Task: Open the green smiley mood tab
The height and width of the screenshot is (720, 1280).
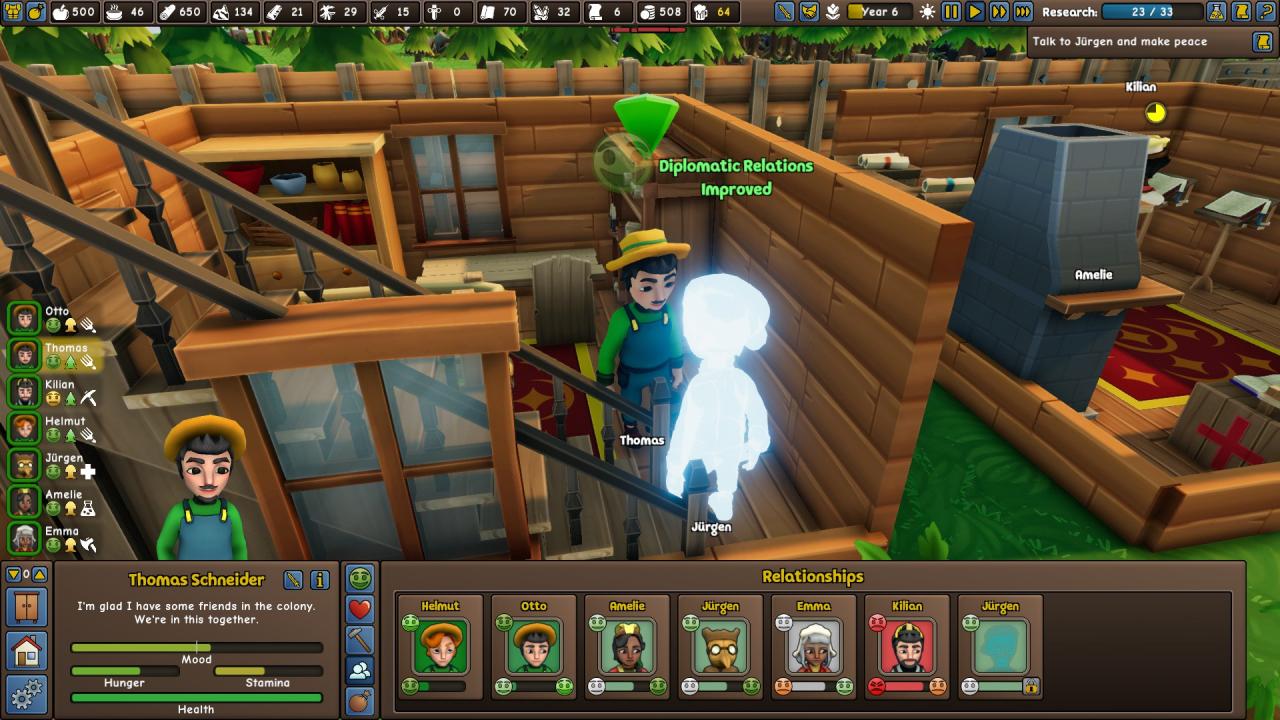Action: click(x=360, y=578)
